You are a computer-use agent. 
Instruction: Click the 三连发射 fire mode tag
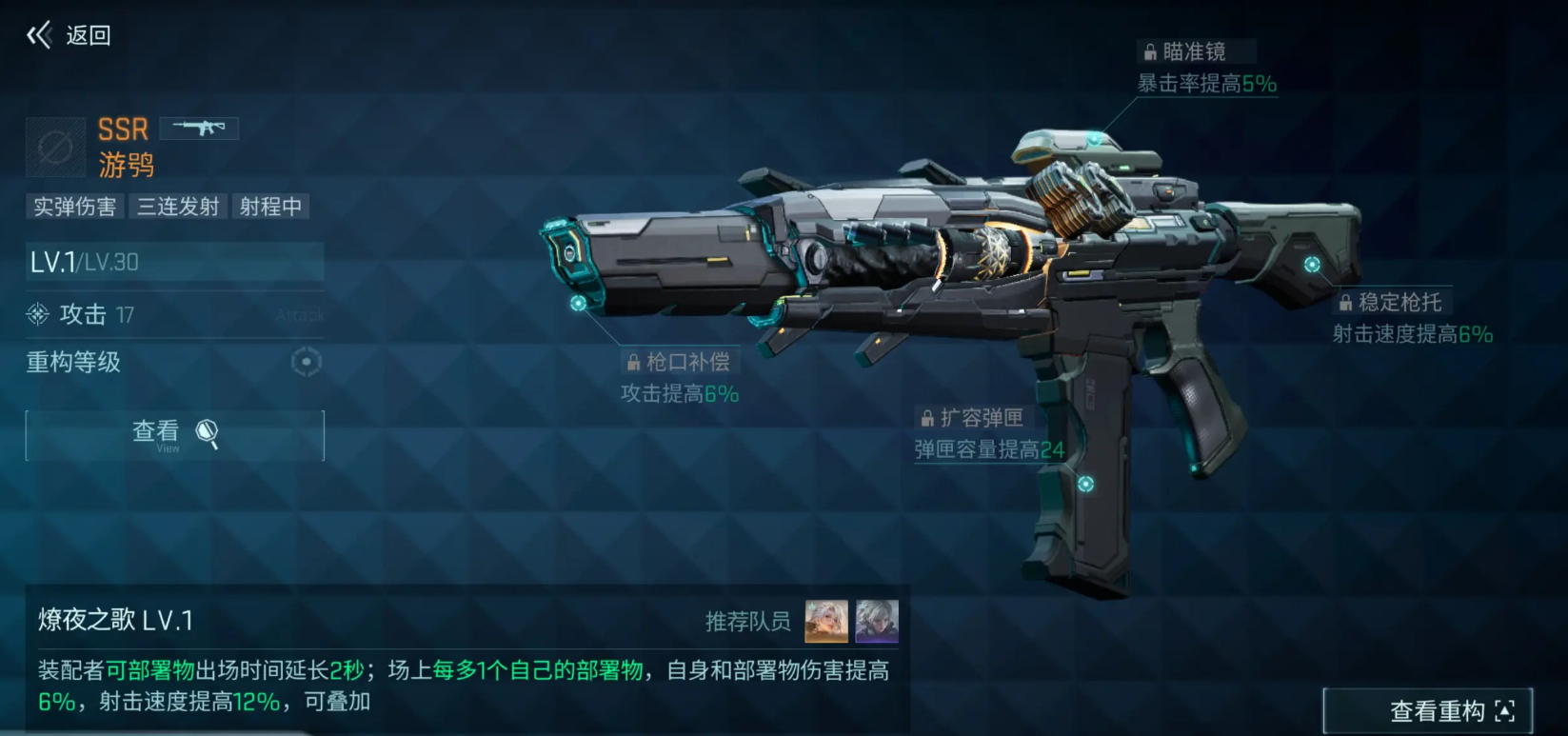tap(178, 207)
